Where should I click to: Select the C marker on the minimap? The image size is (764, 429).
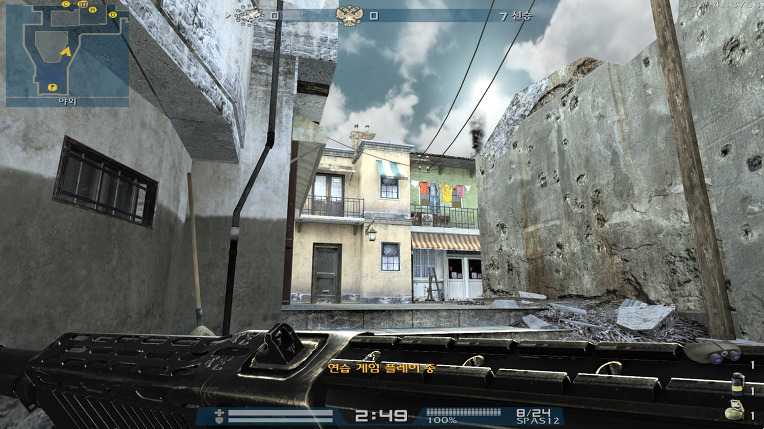pyautogui.click(x=67, y=4)
